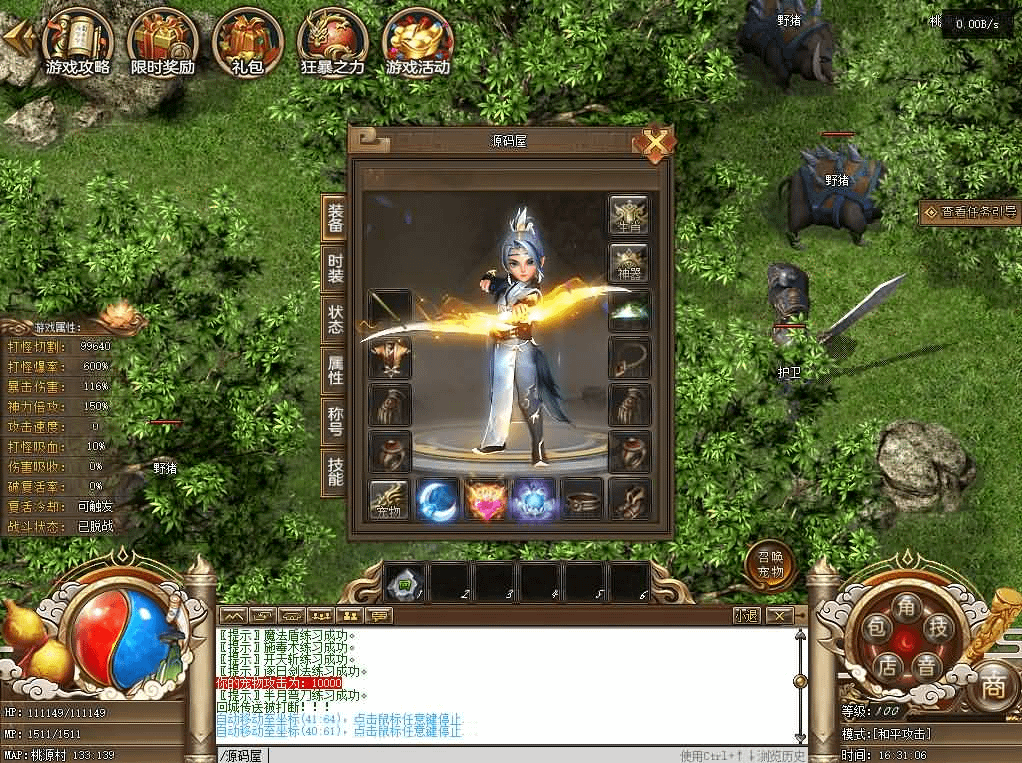
Task: Switch to the 技能 skills tab
Action: pyautogui.click(x=336, y=473)
